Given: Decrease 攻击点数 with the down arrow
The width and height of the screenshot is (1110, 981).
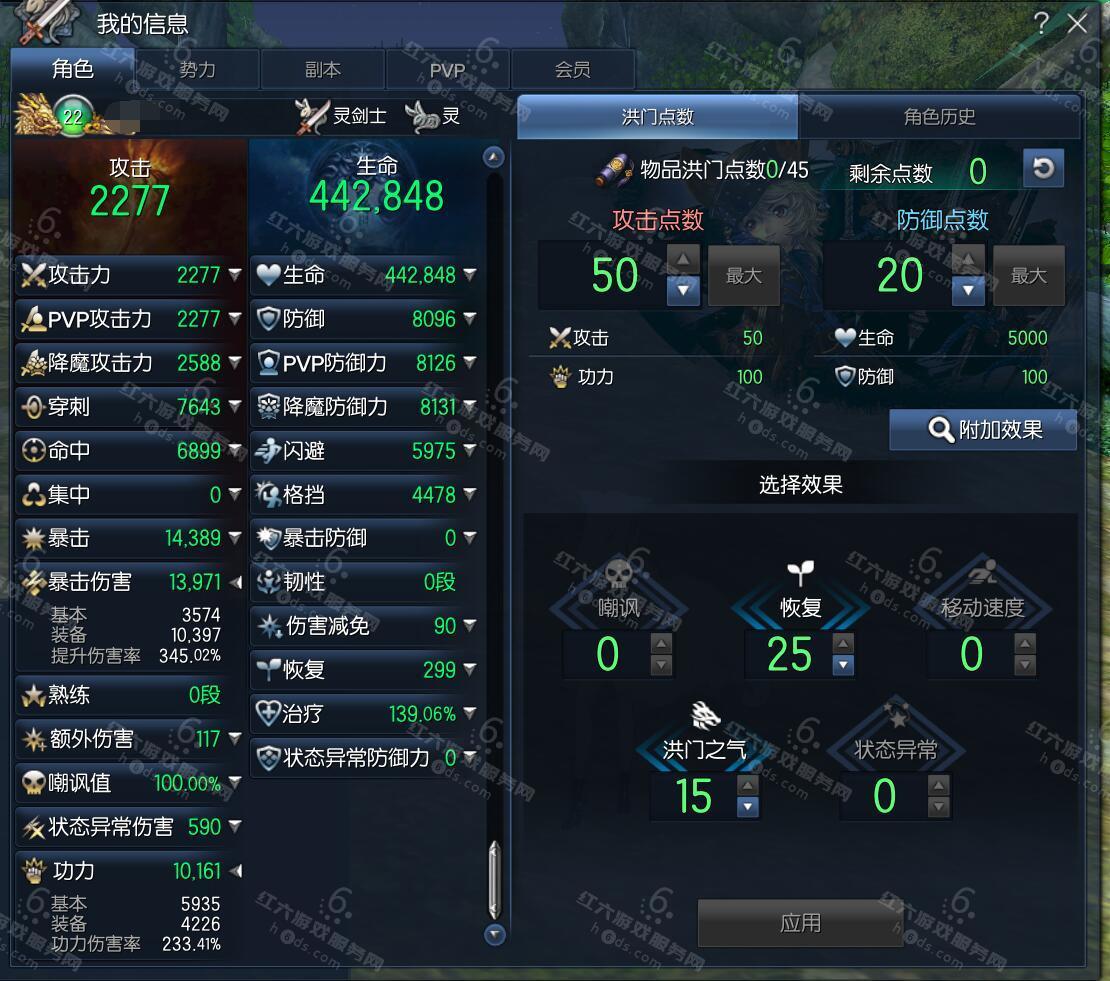Looking at the screenshot, I should click(x=683, y=290).
